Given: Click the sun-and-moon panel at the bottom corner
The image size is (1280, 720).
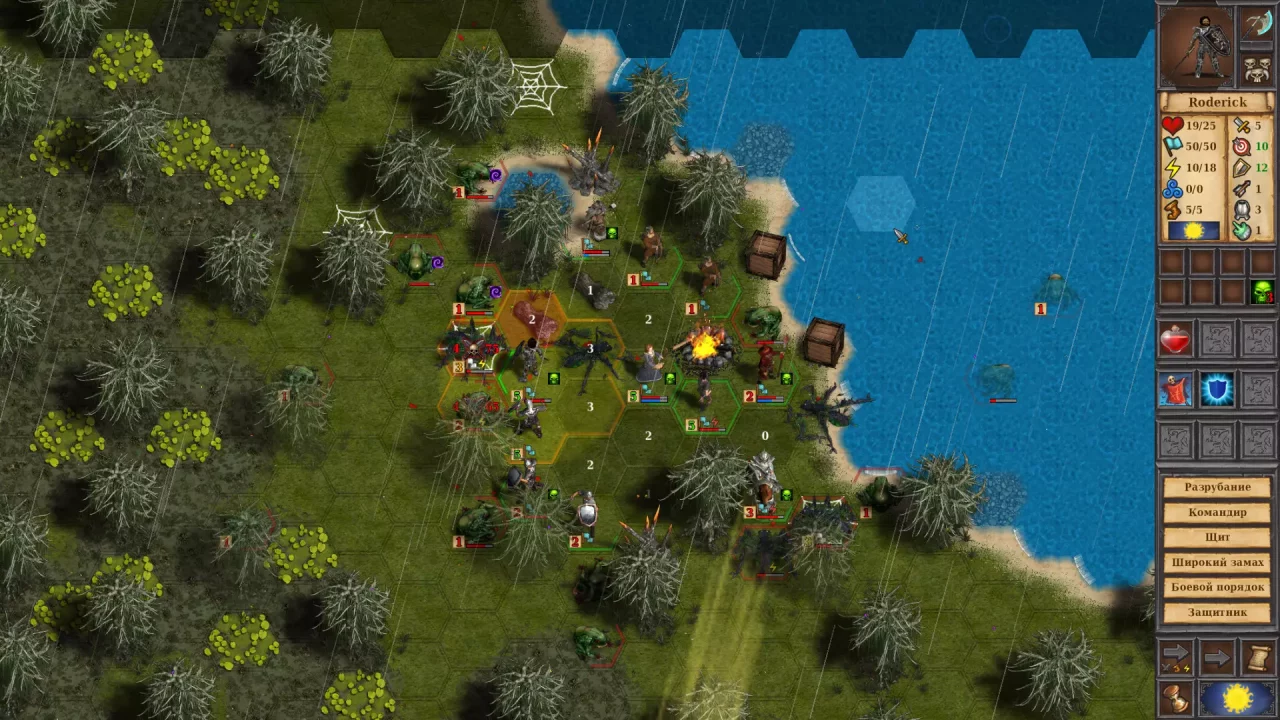Looking at the screenshot, I should click(x=1235, y=697).
